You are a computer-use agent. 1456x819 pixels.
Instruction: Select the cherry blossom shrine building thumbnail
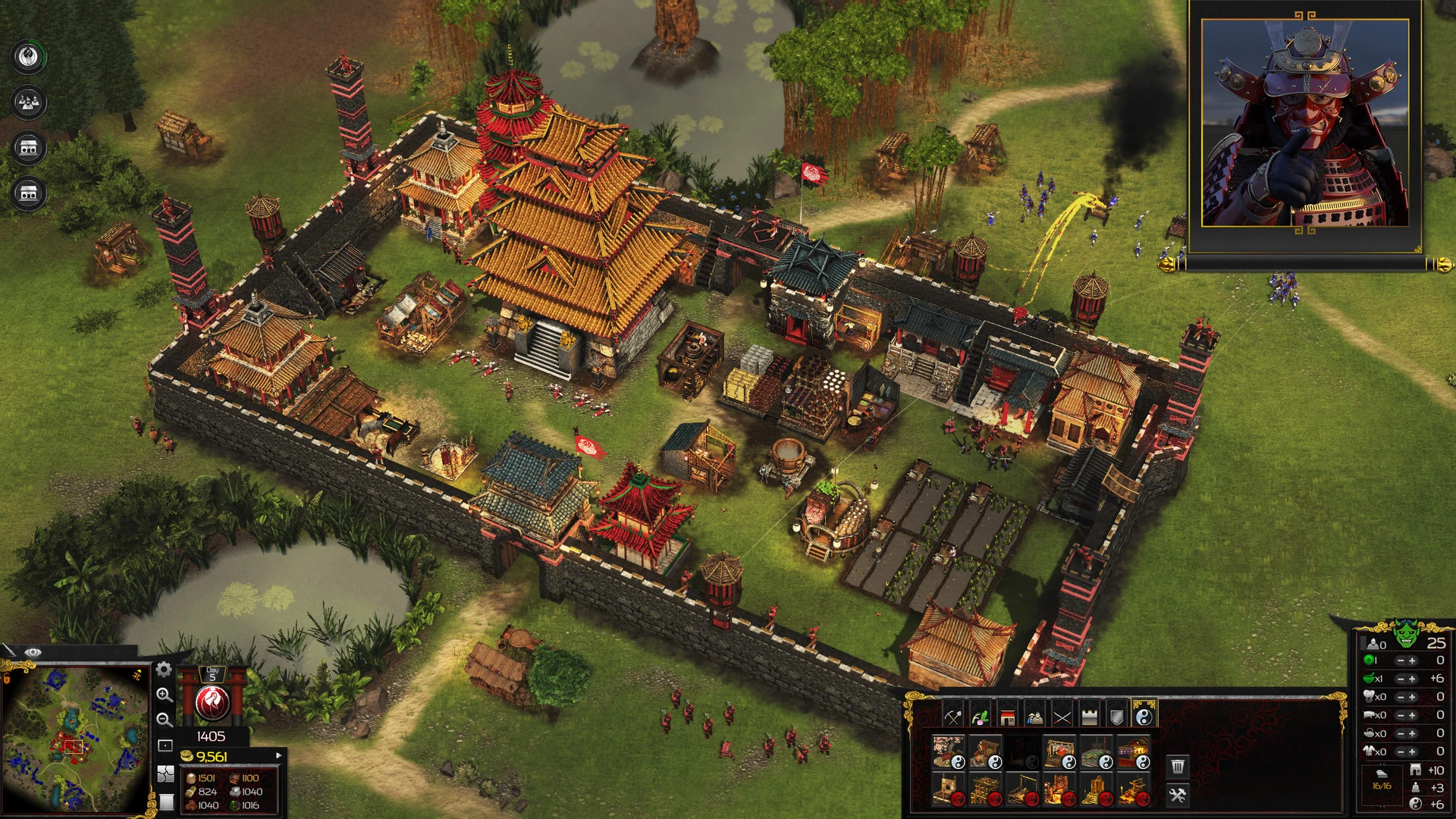(x=947, y=752)
